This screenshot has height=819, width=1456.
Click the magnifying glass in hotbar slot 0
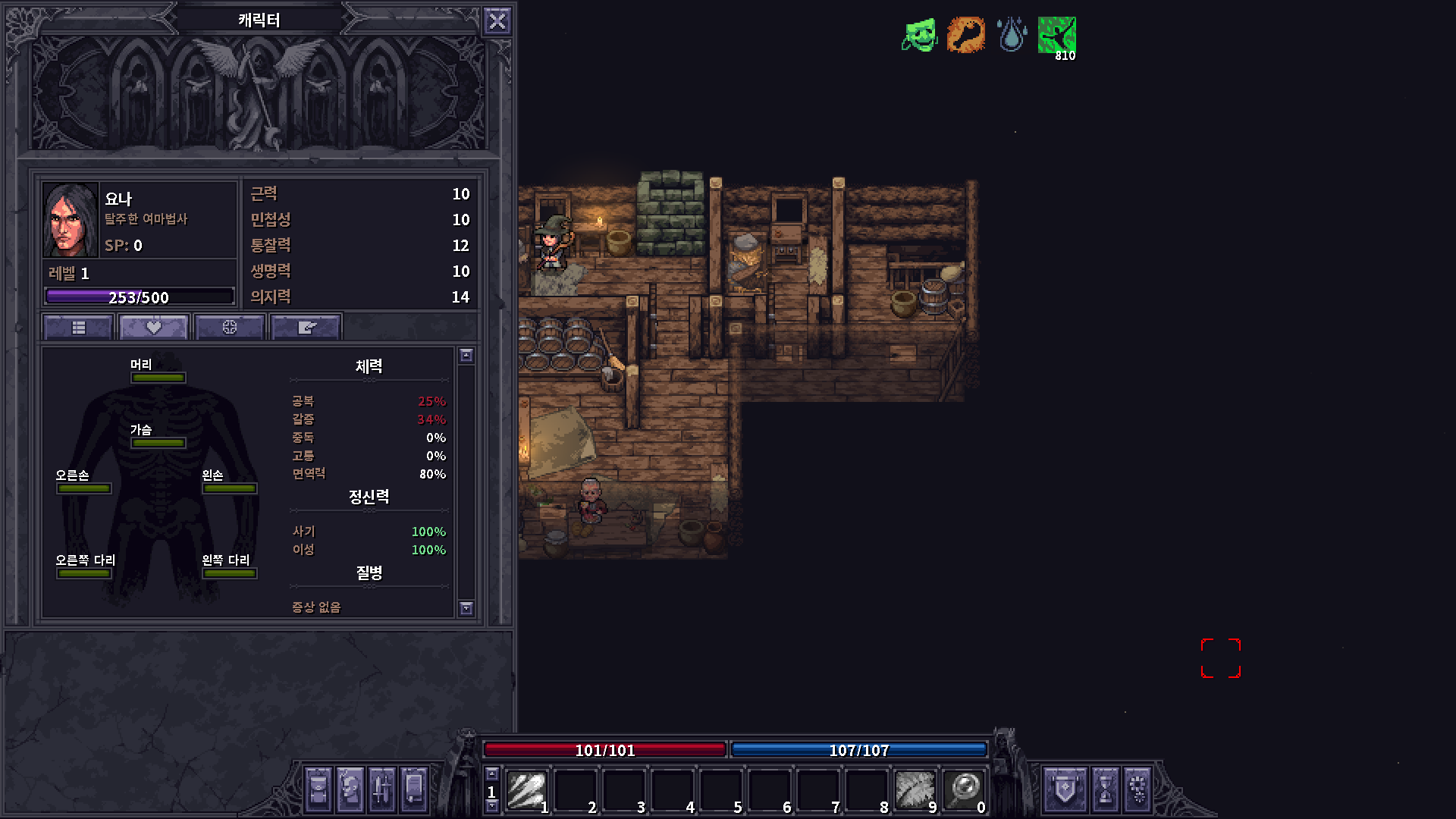963,790
